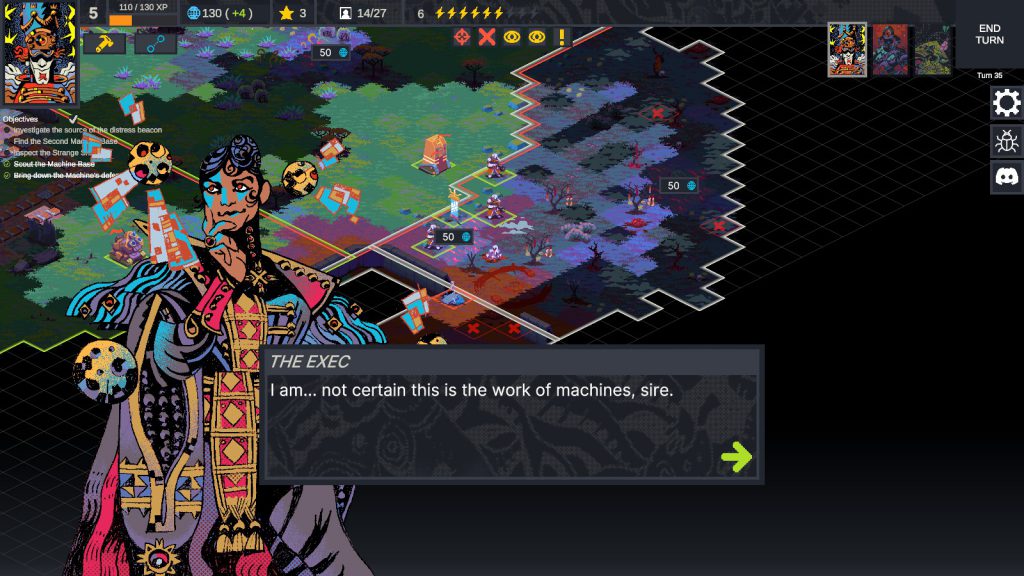Viewport: 1024px width, 576px height.
Task: Select the green creature faction portrait
Action: (932, 50)
